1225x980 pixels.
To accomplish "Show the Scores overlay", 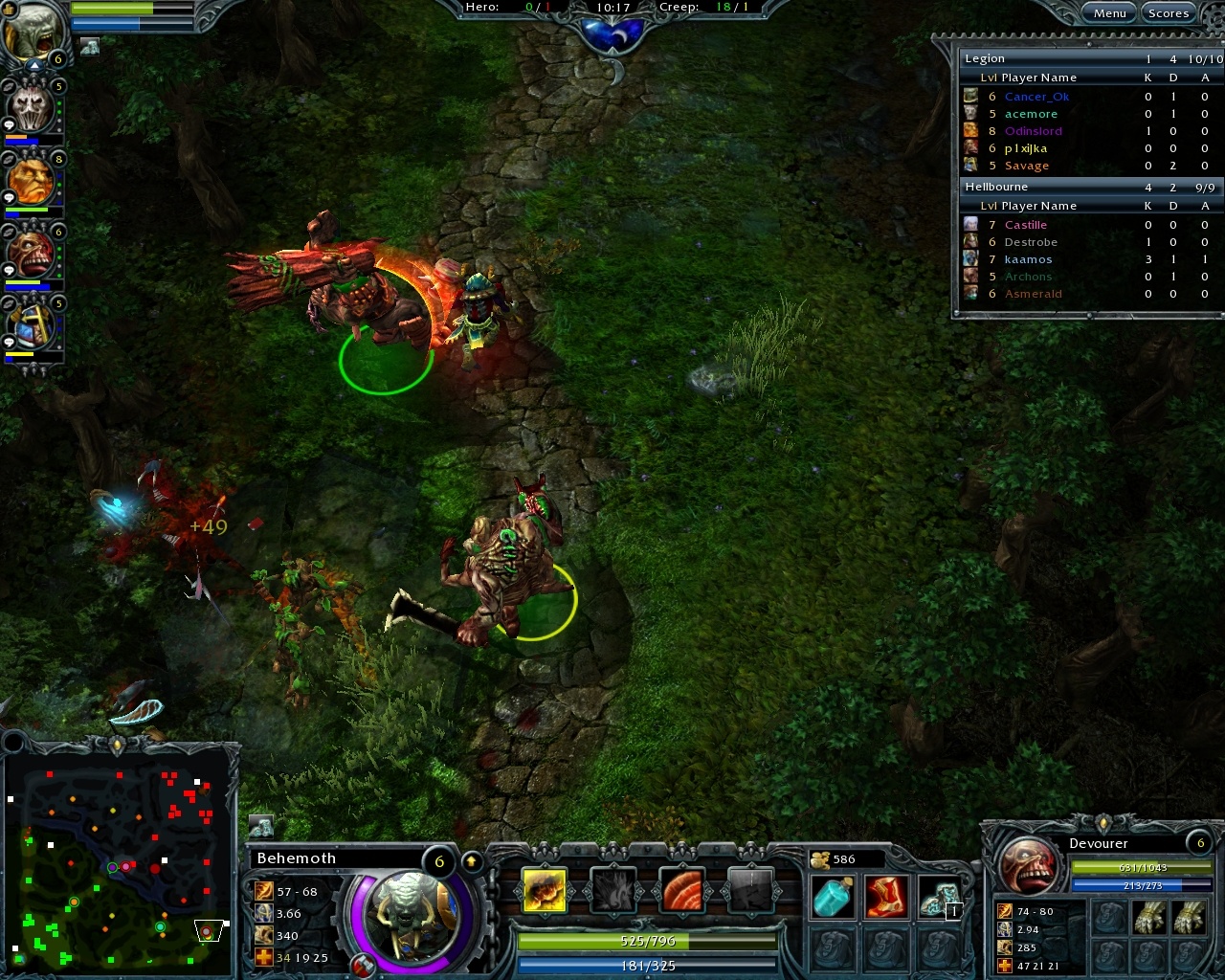I will (x=1169, y=12).
